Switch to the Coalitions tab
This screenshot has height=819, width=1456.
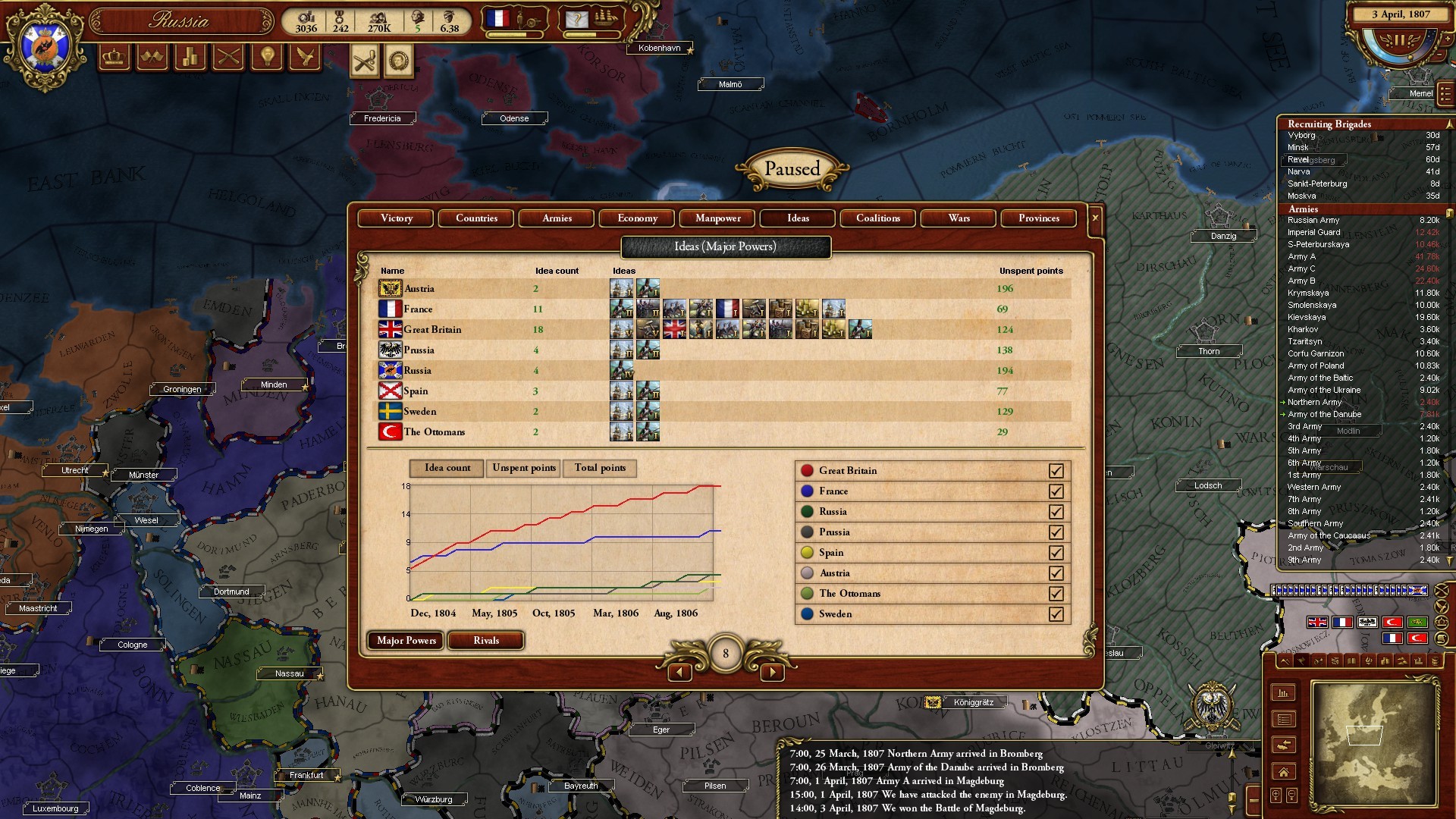[x=877, y=218]
